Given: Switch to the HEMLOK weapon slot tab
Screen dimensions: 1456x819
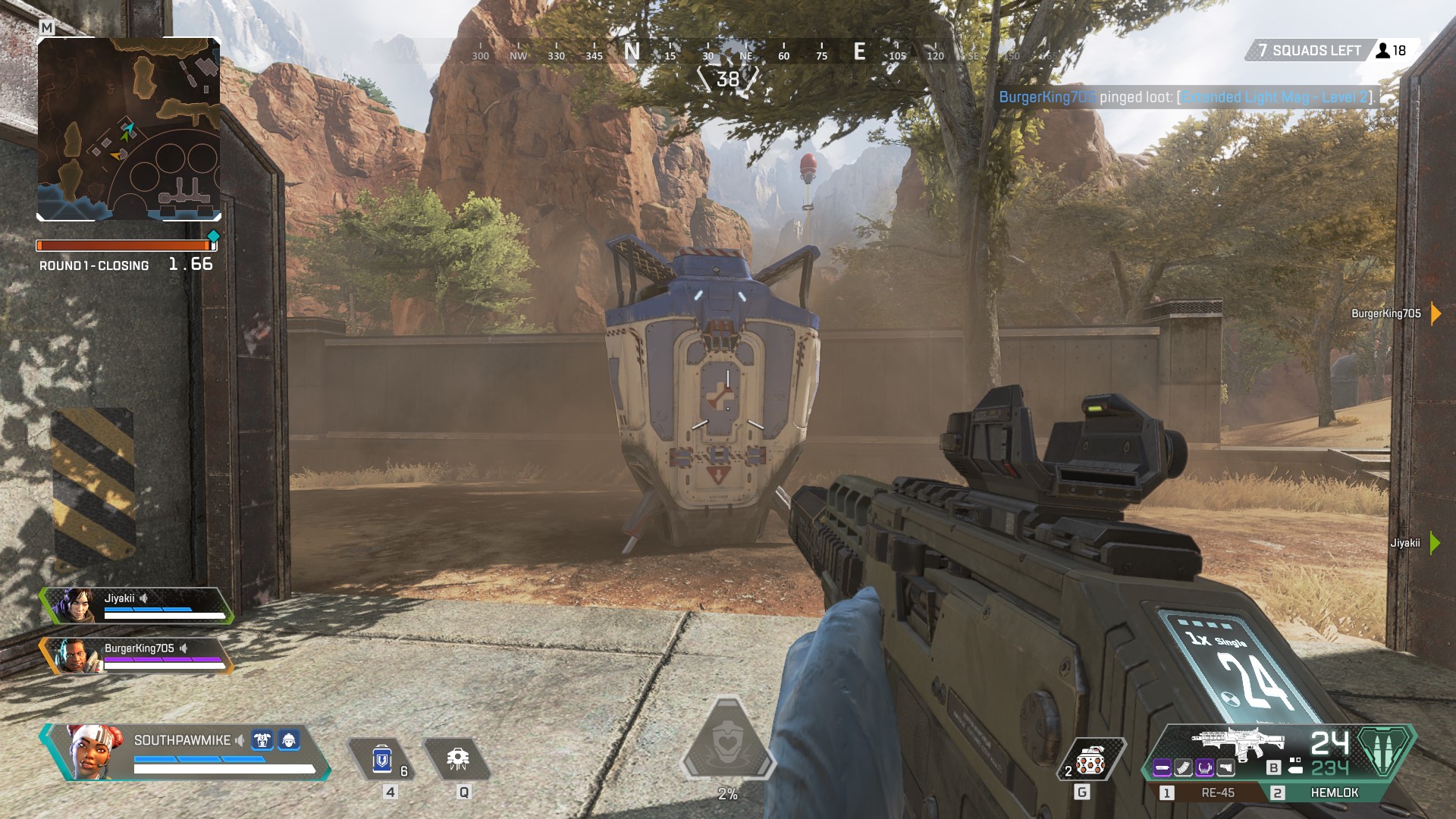Looking at the screenshot, I should coord(1335,792).
